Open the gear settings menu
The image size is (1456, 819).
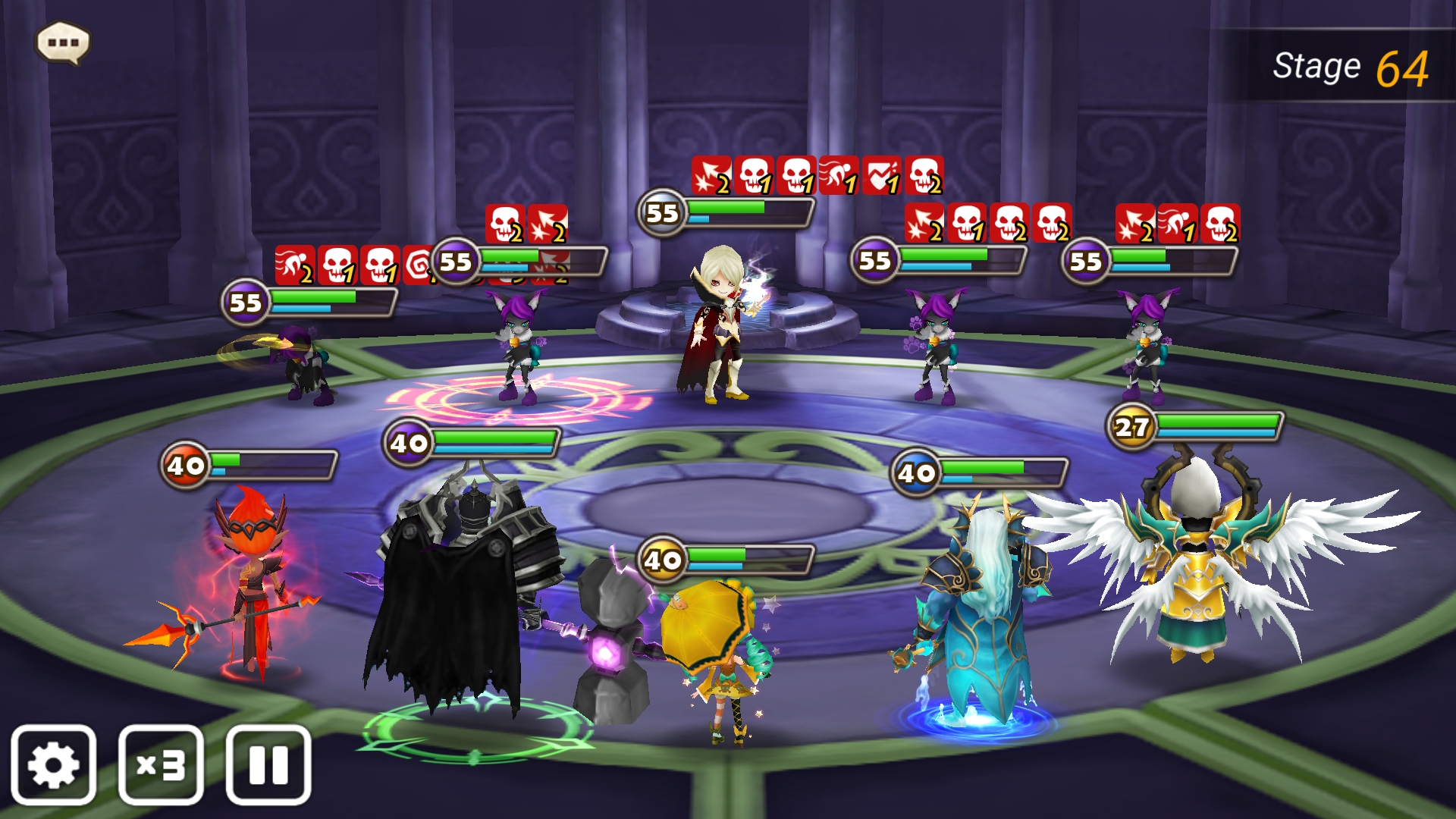(53, 764)
